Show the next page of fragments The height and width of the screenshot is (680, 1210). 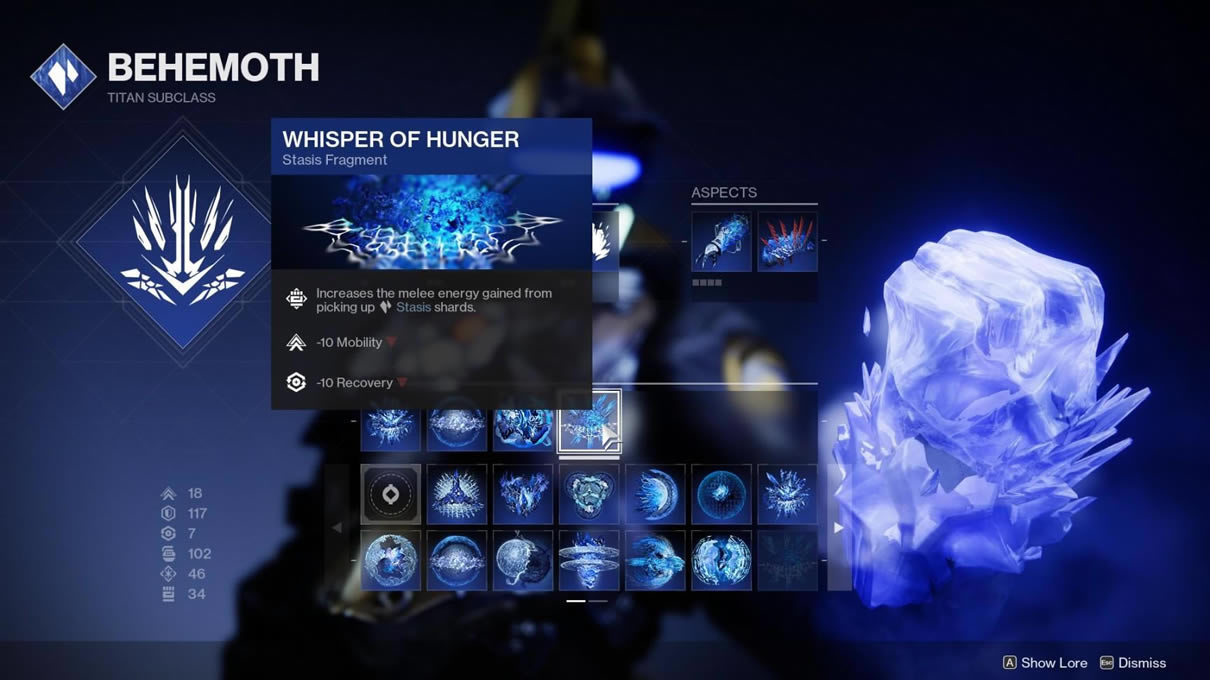[x=838, y=527]
